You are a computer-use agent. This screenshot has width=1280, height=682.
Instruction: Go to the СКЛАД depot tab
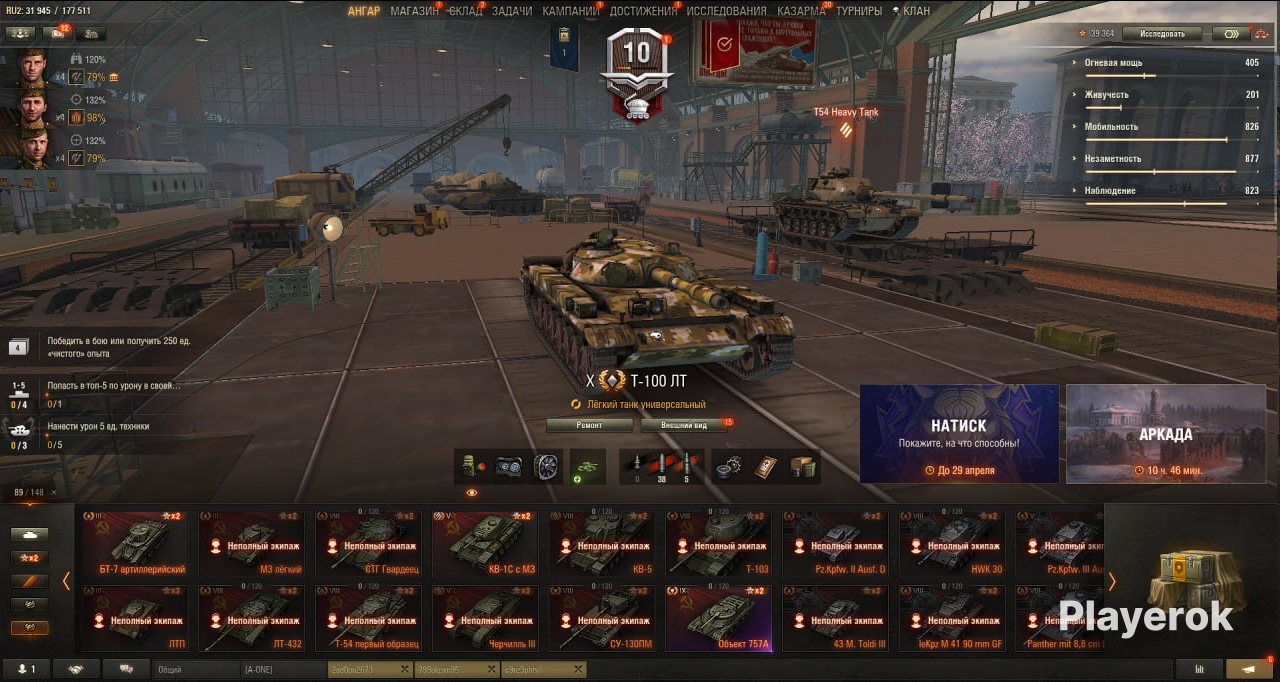(x=465, y=11)
